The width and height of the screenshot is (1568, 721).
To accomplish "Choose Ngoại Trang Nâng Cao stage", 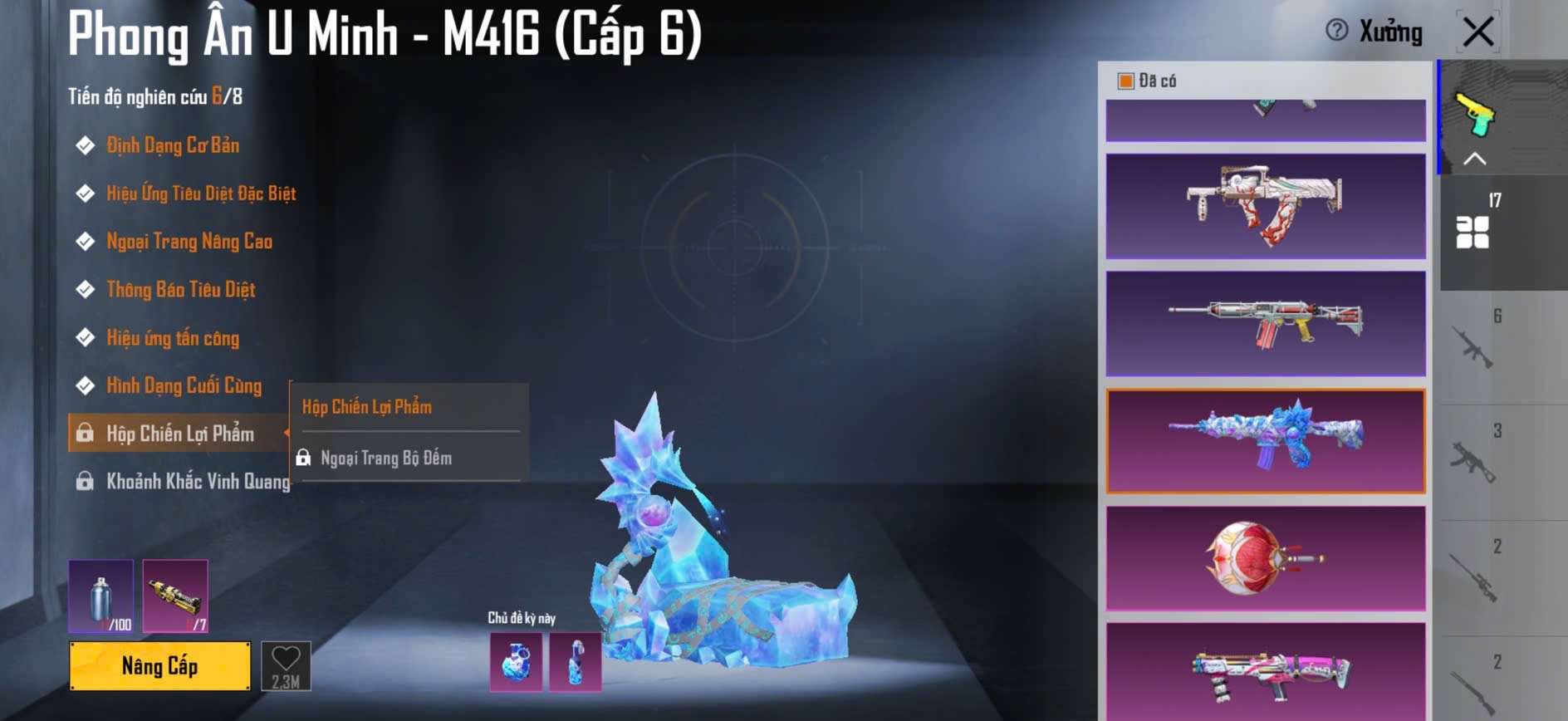I will coord(189,242).
